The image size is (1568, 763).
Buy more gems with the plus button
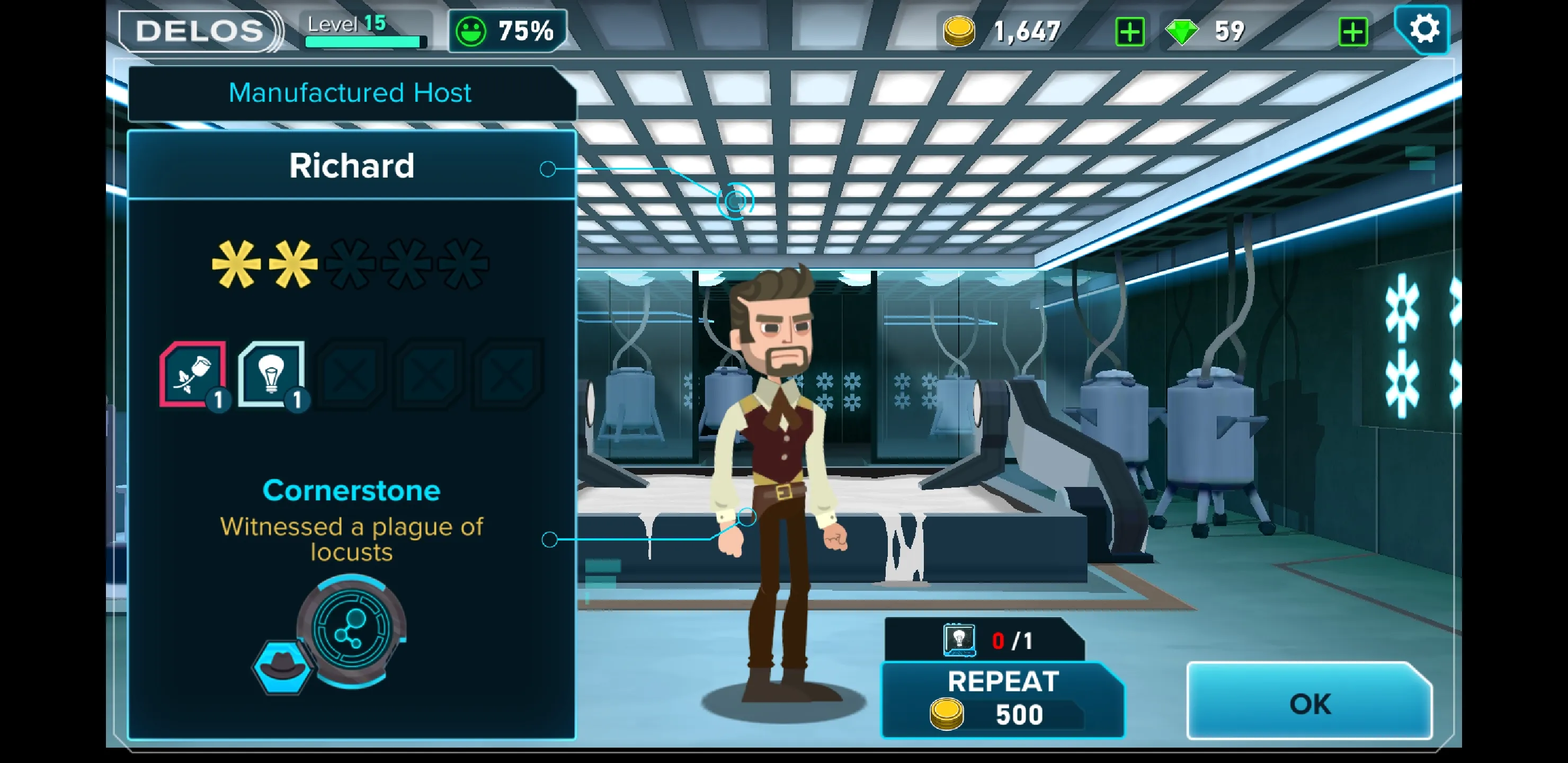click(x=1352, y=32)
